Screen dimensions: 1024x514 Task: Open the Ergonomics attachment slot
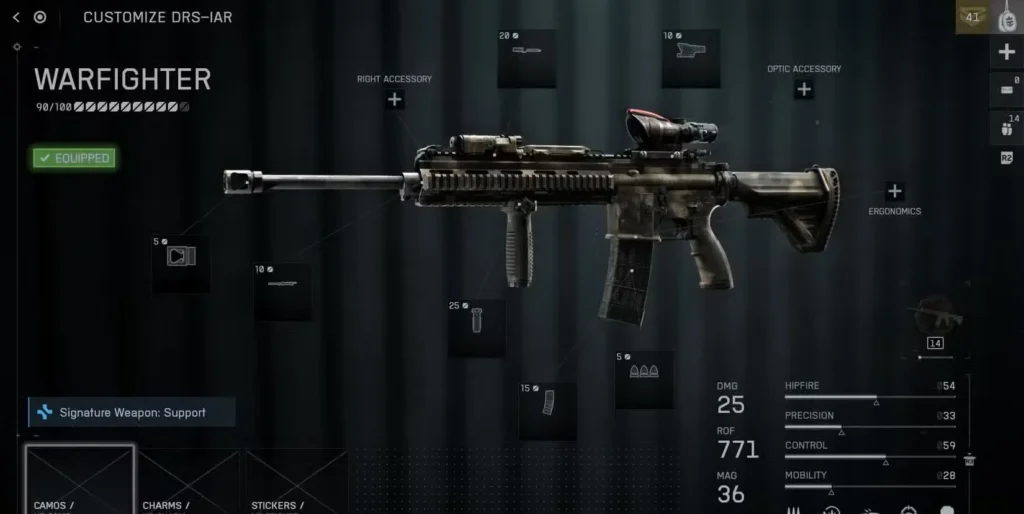(x=894, y=192)
